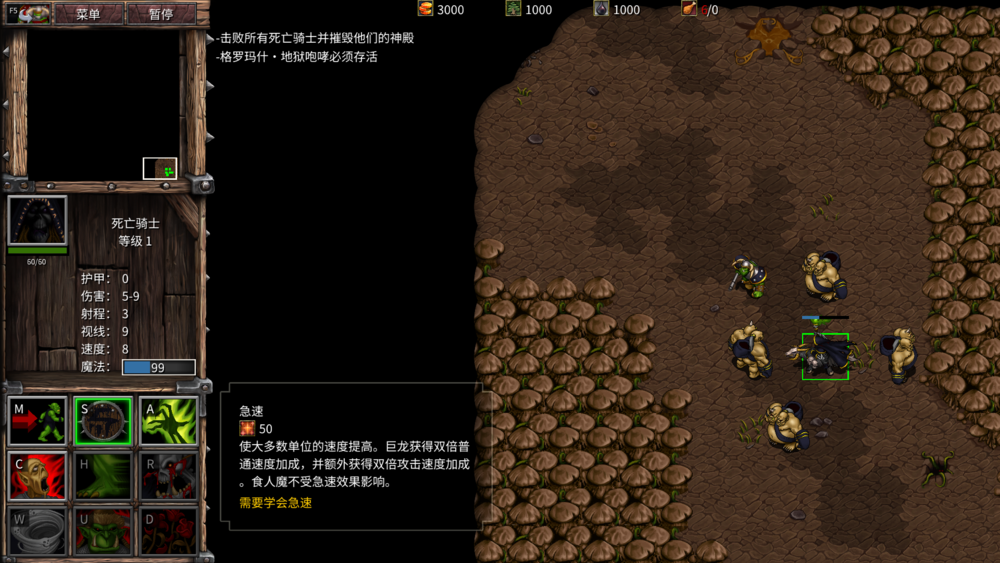Issue the Move command with the orc arrow icon
1000x563 pixels.
(x=38, y=421)
